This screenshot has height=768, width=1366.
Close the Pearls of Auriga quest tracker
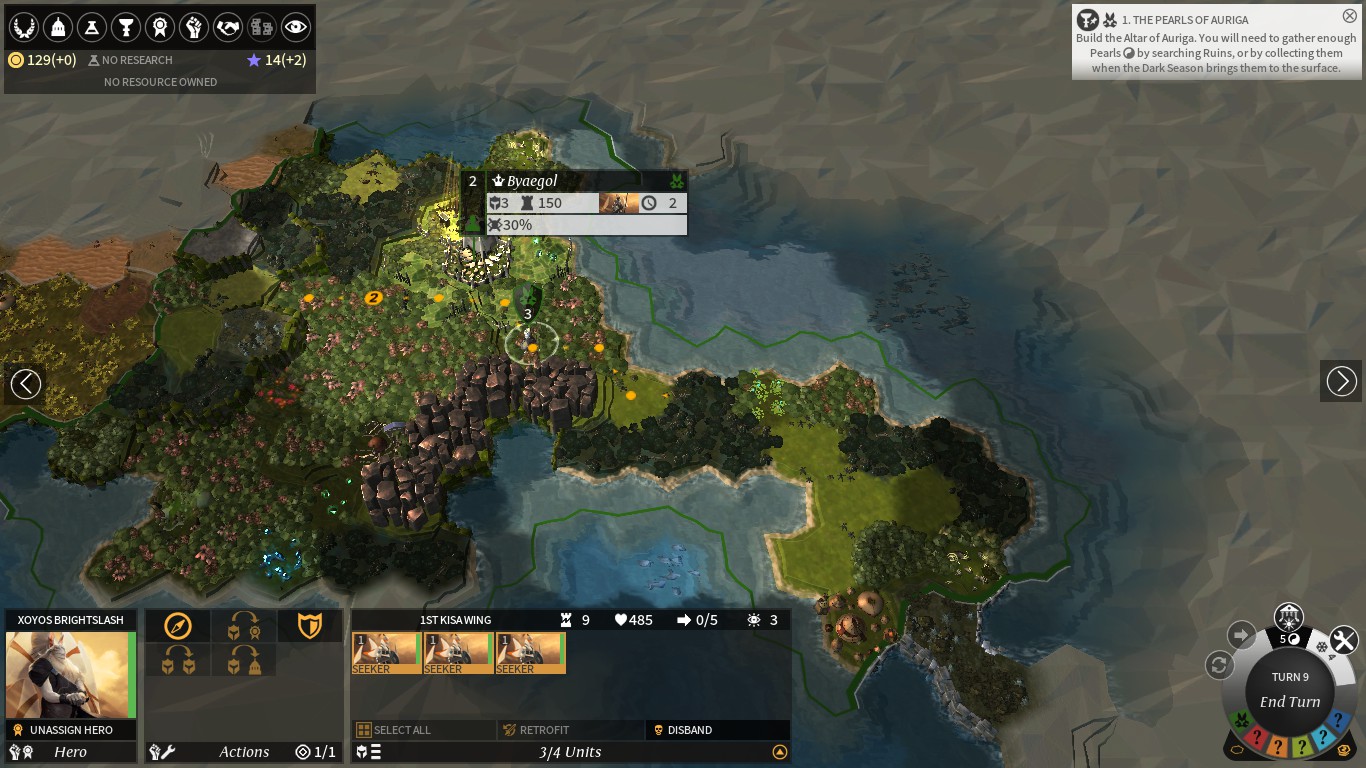pos(1349,16)
